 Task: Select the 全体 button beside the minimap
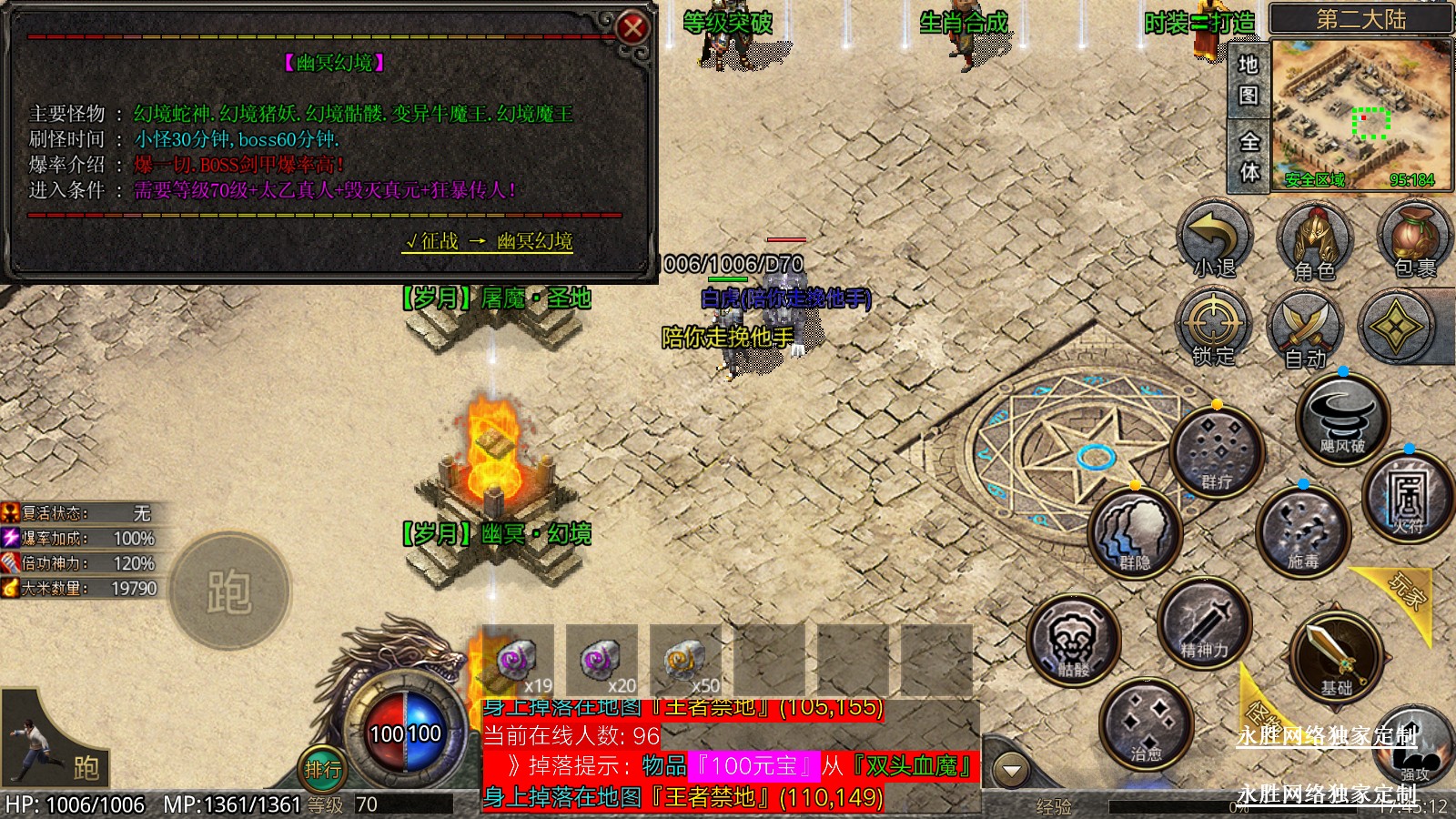pos(1249,156)
